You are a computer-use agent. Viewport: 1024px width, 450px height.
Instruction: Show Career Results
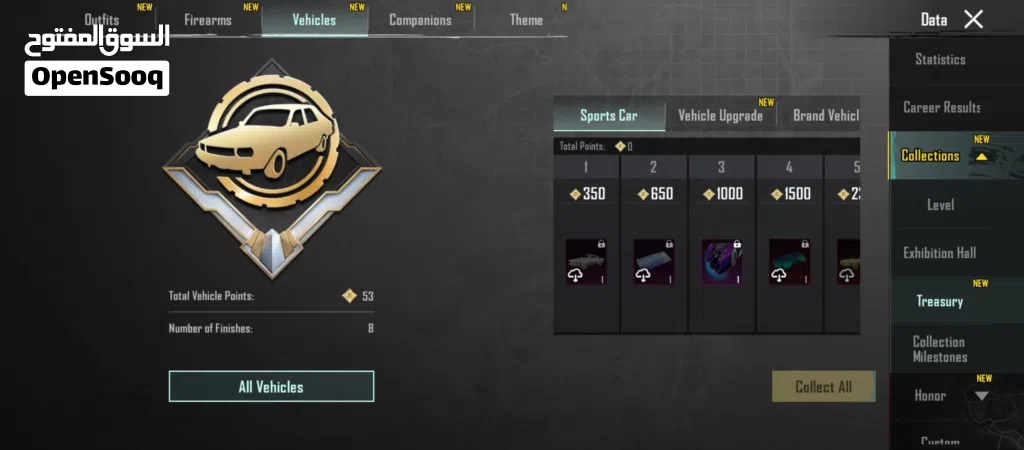click(941, 108)
